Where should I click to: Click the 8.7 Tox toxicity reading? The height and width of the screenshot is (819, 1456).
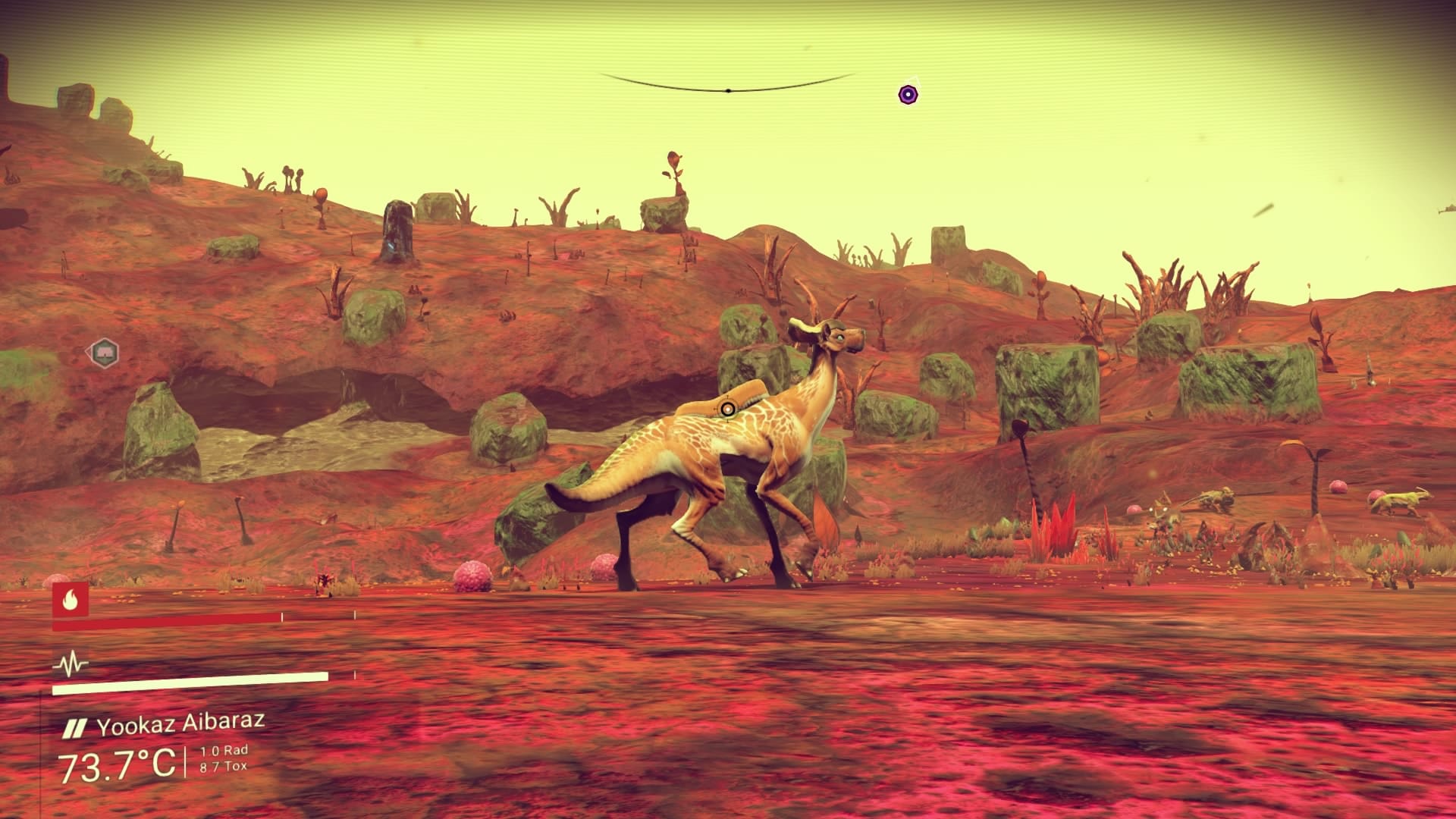[224, 765]
